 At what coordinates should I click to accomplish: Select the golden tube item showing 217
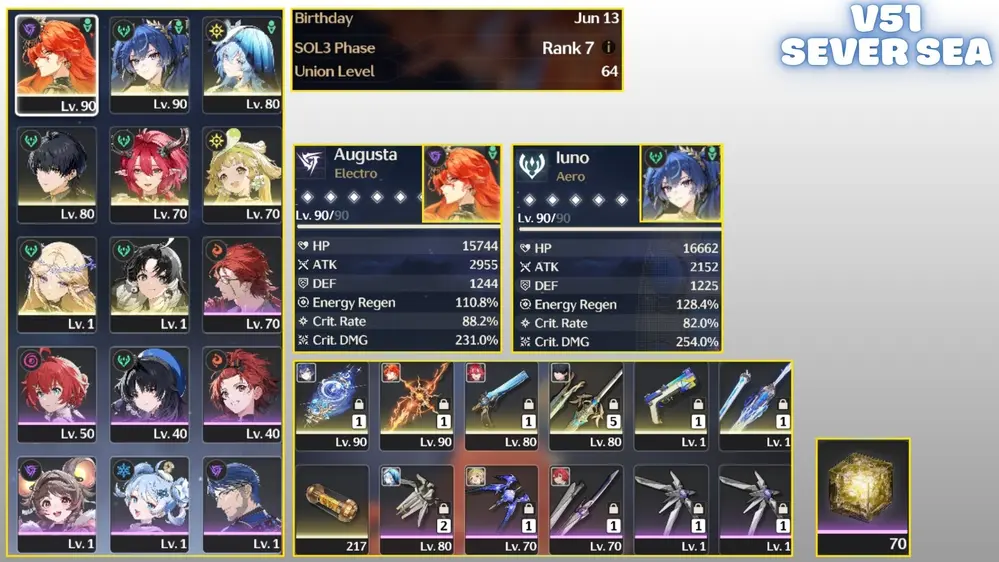tap(333, 506)
